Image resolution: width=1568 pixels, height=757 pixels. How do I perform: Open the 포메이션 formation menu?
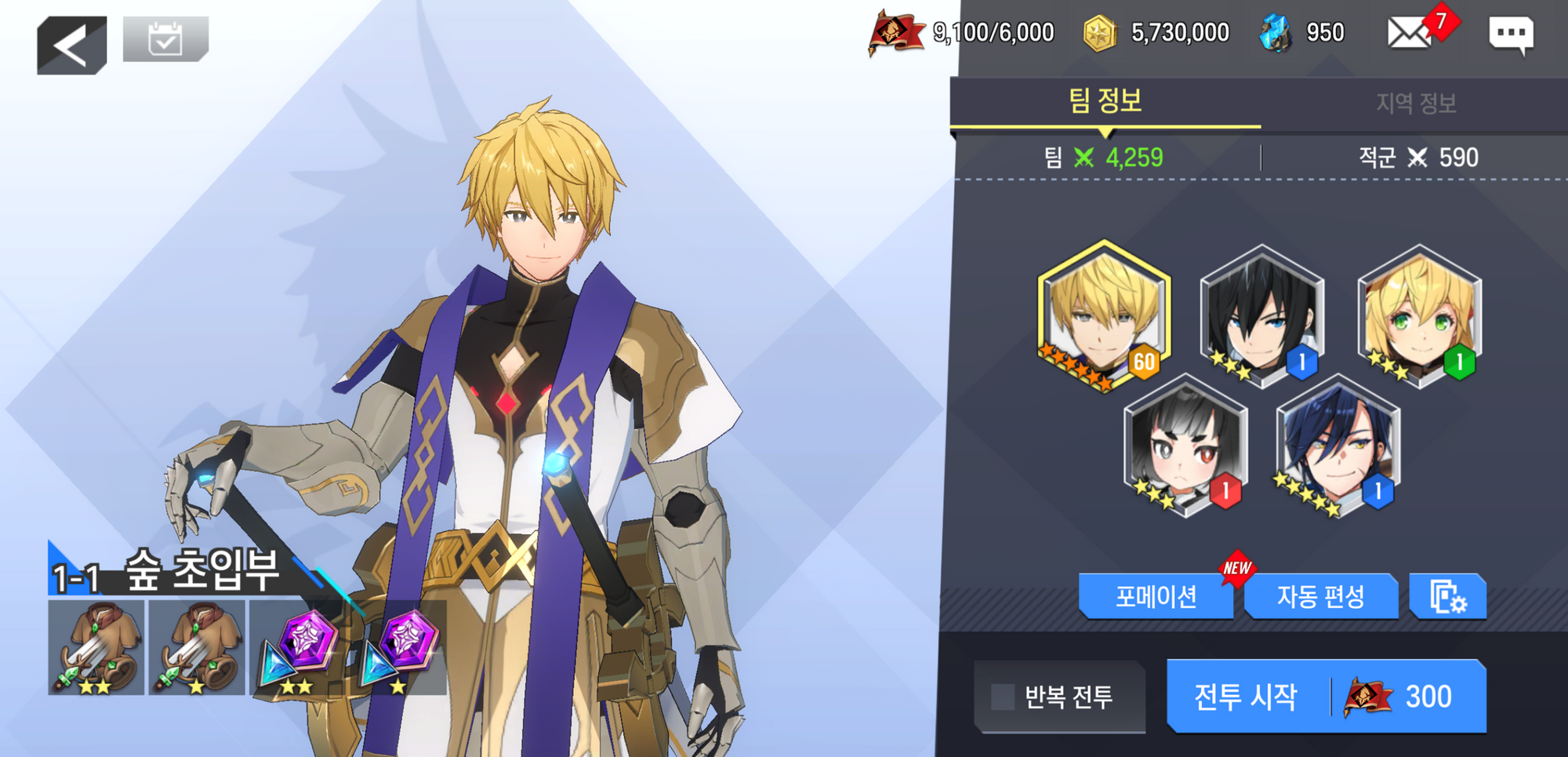[1156, 597]
